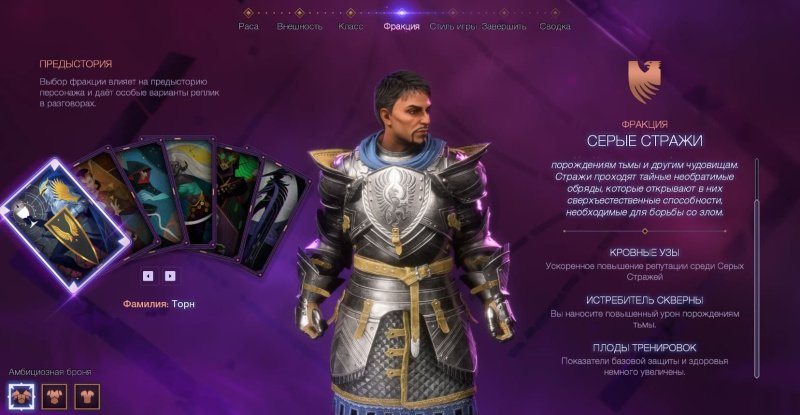800x415 pixels.
Task: Click the right arrow under faction cards
Action: (170, 275)
